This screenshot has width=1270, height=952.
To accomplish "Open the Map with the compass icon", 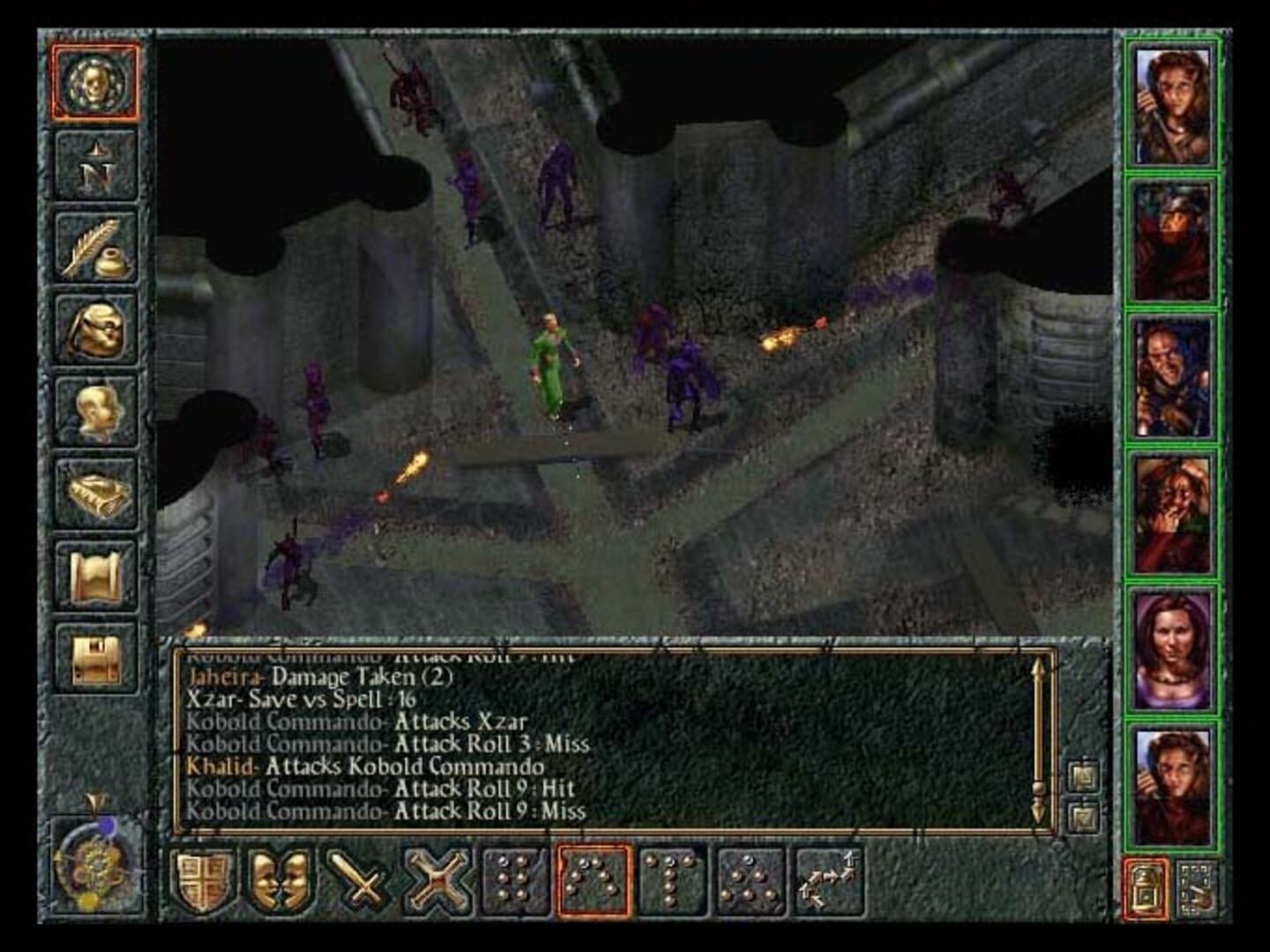I will (95, 166).
